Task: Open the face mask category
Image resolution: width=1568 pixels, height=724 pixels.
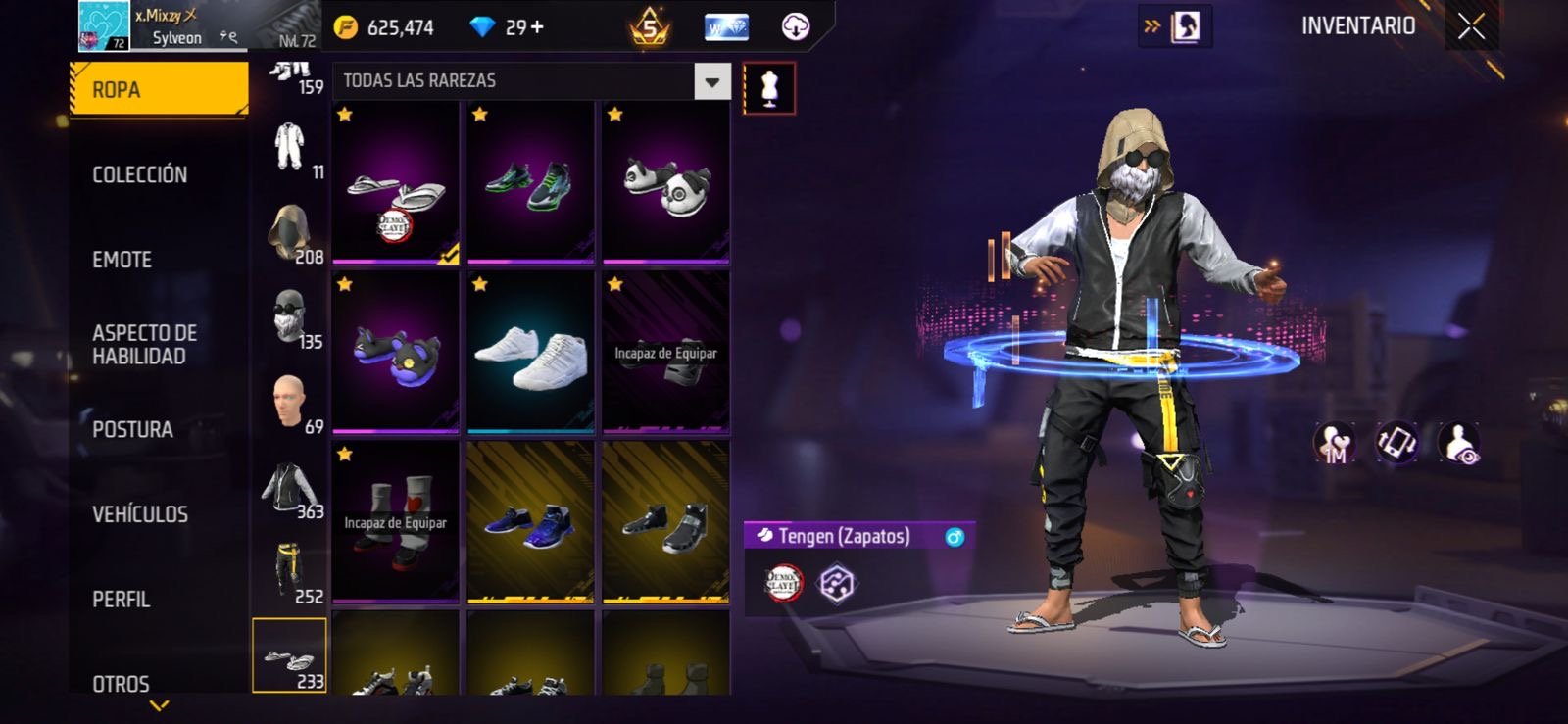Action: pyautogui.click(x=290, y=317)
